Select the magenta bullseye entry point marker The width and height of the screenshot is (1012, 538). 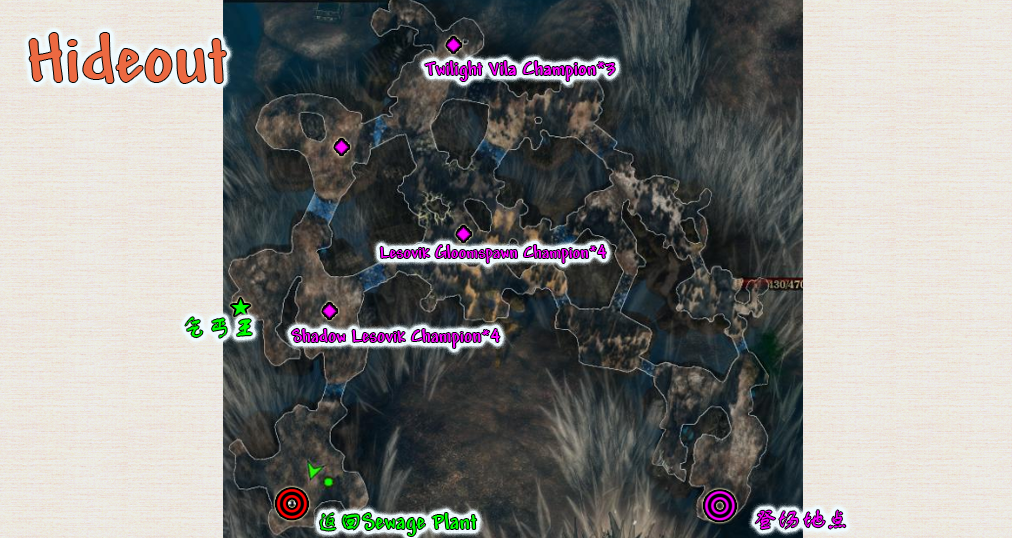coord(718,506)
